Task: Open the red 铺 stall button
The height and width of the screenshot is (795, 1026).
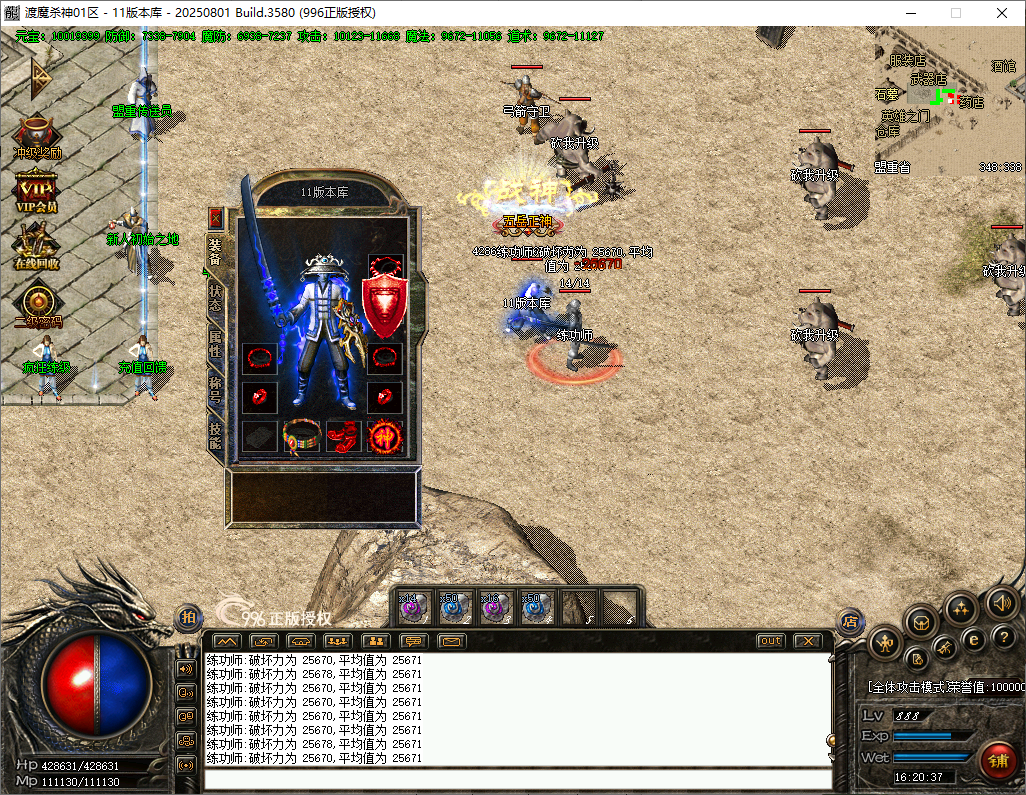Action: coord(997,761)
